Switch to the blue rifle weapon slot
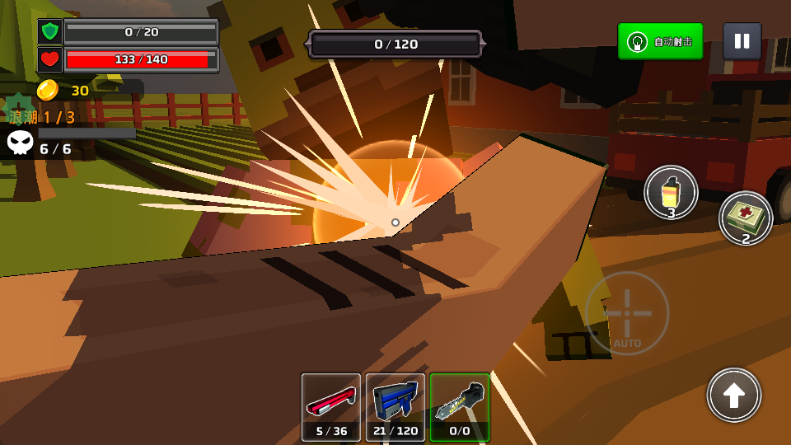Viewport: 791px width, 445px height. click(x=395, y=407)
